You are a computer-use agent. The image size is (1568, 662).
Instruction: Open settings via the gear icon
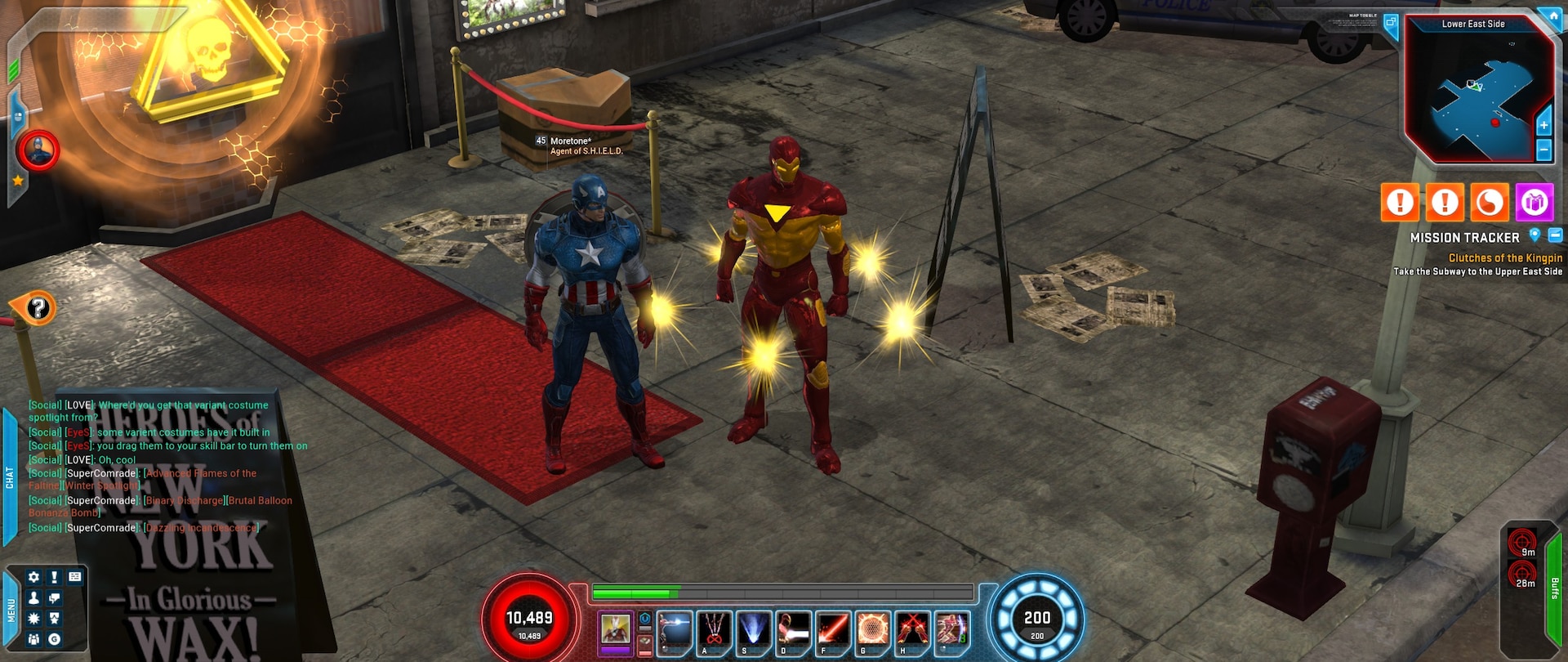tap(33, 577)
